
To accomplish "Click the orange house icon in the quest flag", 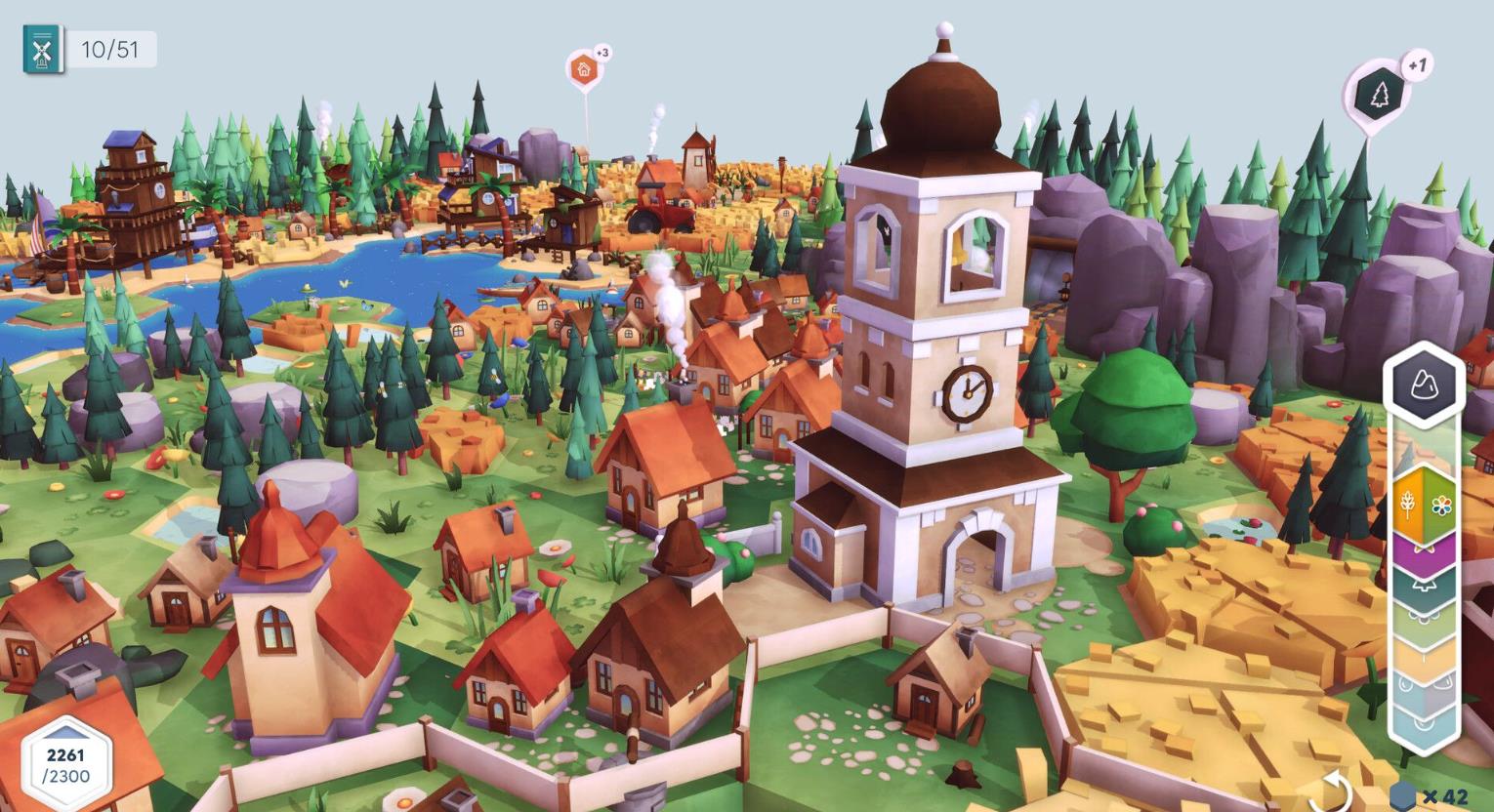I will click(584, 70).
